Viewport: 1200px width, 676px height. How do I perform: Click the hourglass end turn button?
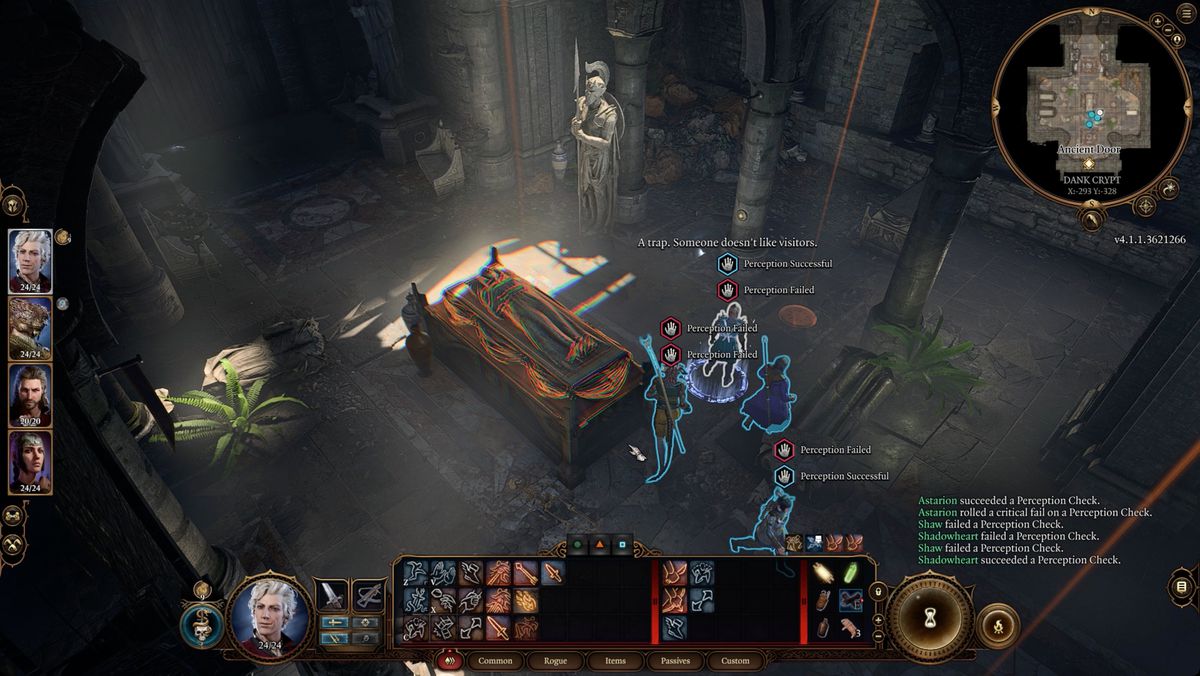pos(929,616)
